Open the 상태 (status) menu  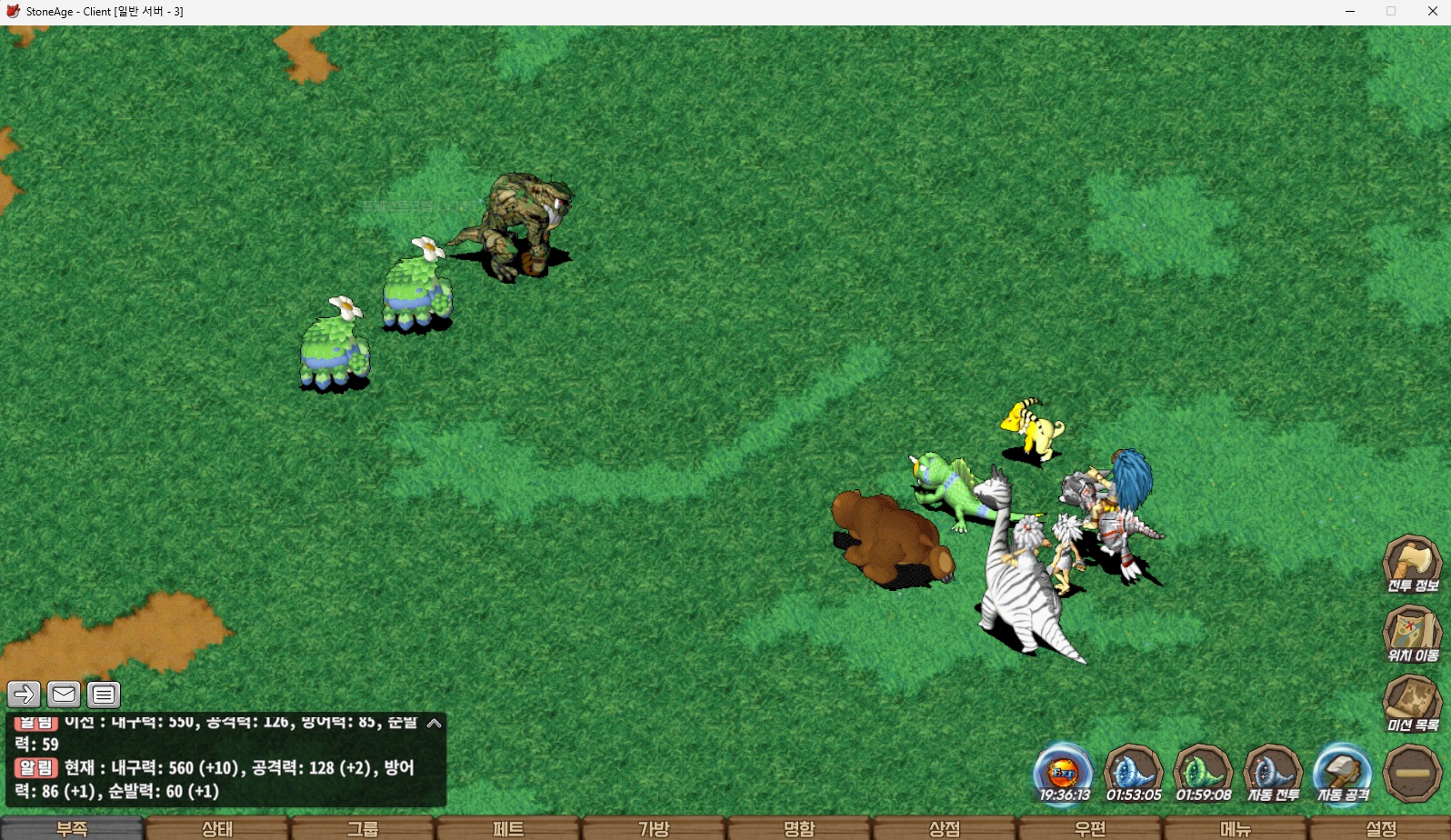pos(217,828)
